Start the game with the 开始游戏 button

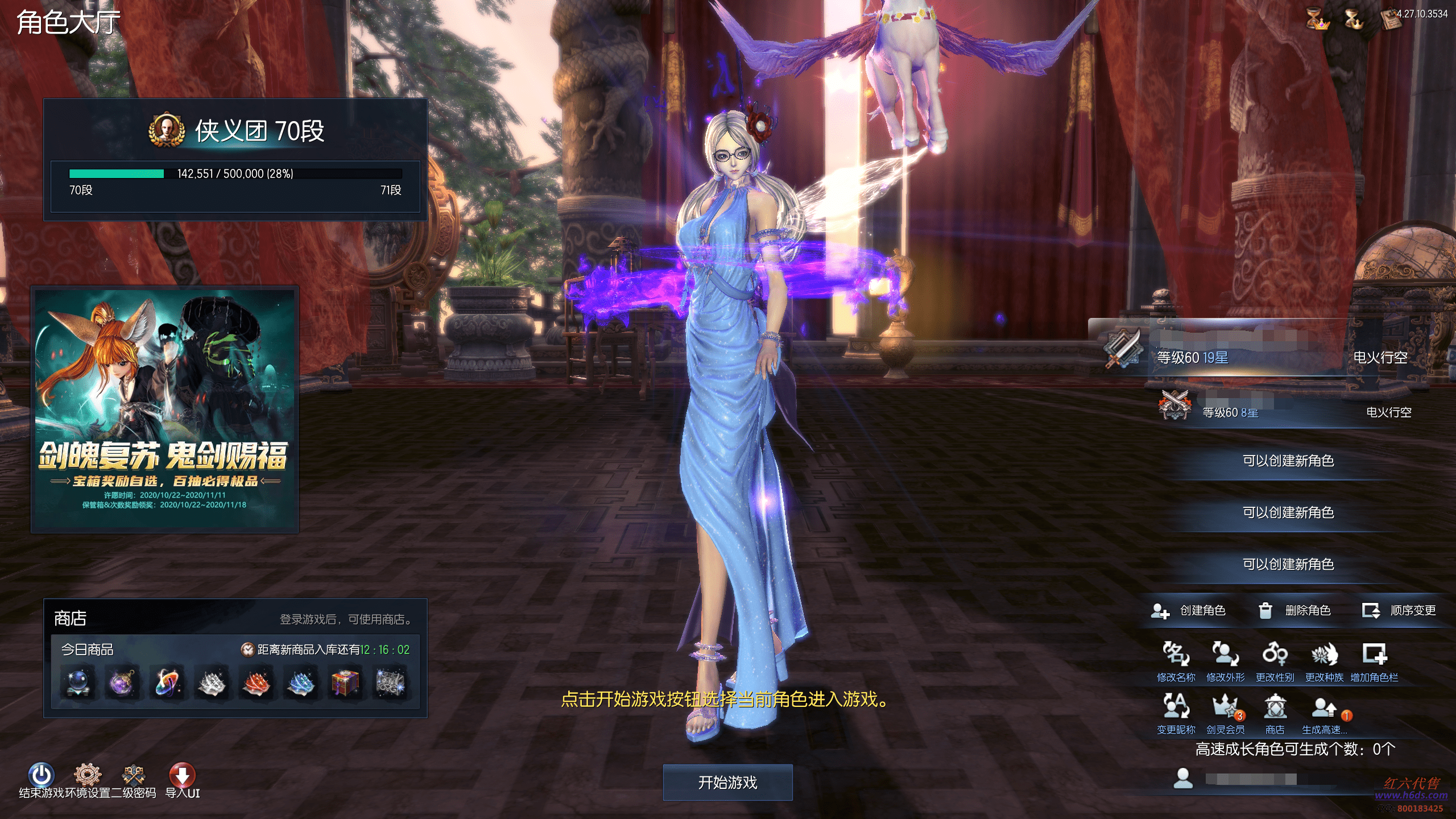click(x=727, y=783)
